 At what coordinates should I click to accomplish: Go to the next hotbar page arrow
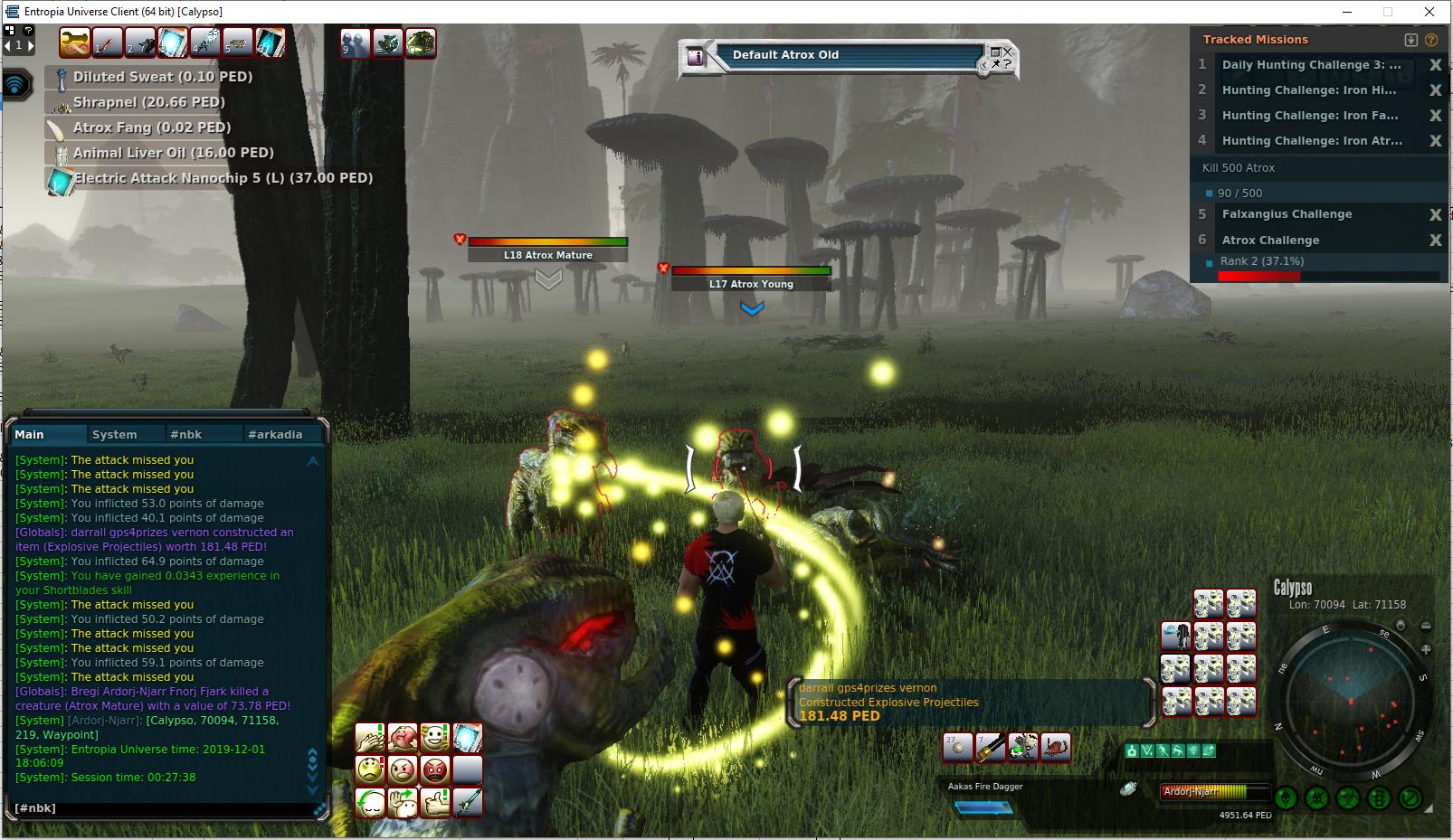click(30, 44)
